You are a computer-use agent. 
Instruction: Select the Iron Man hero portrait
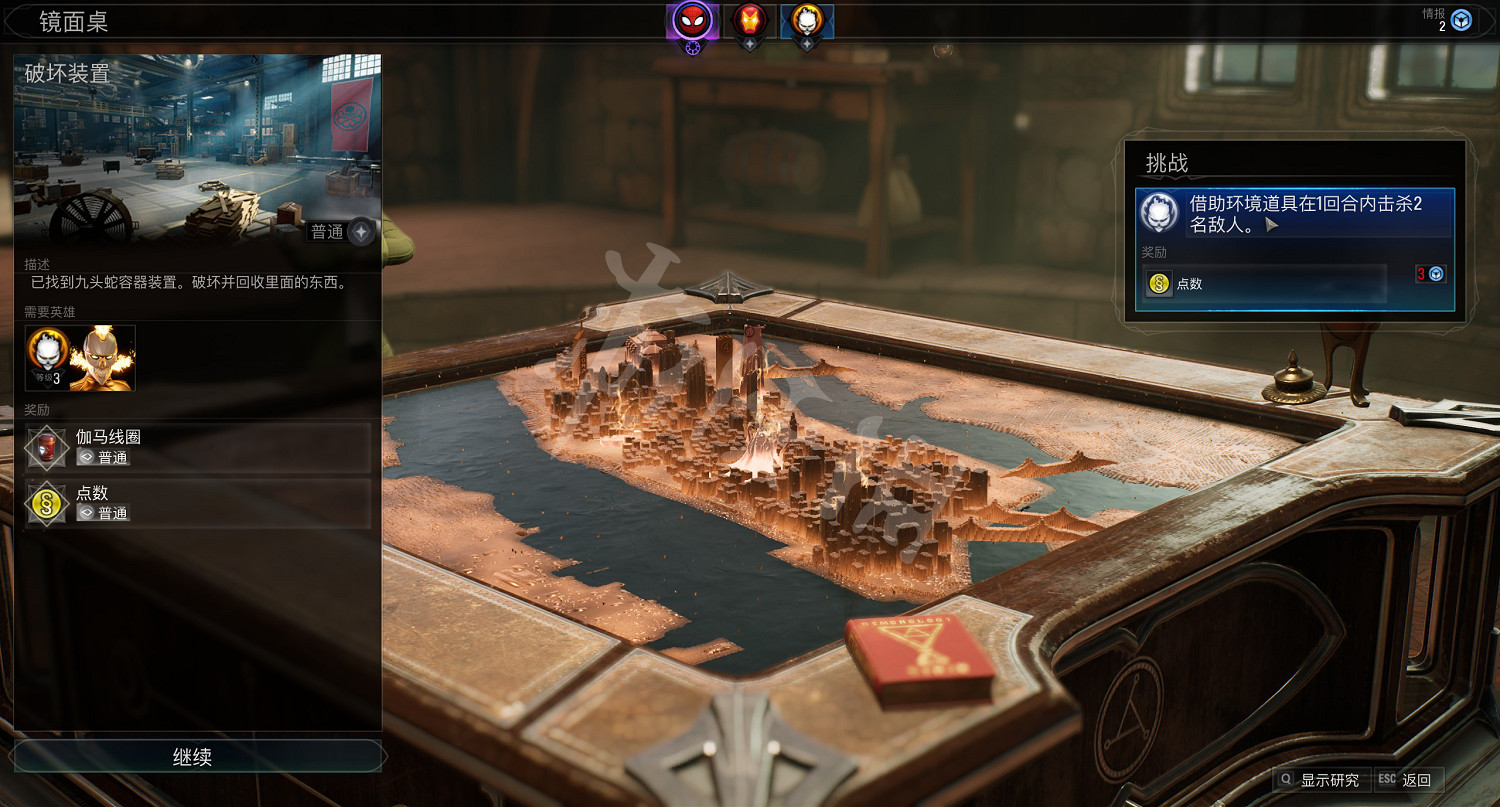[x=750, y=20]
